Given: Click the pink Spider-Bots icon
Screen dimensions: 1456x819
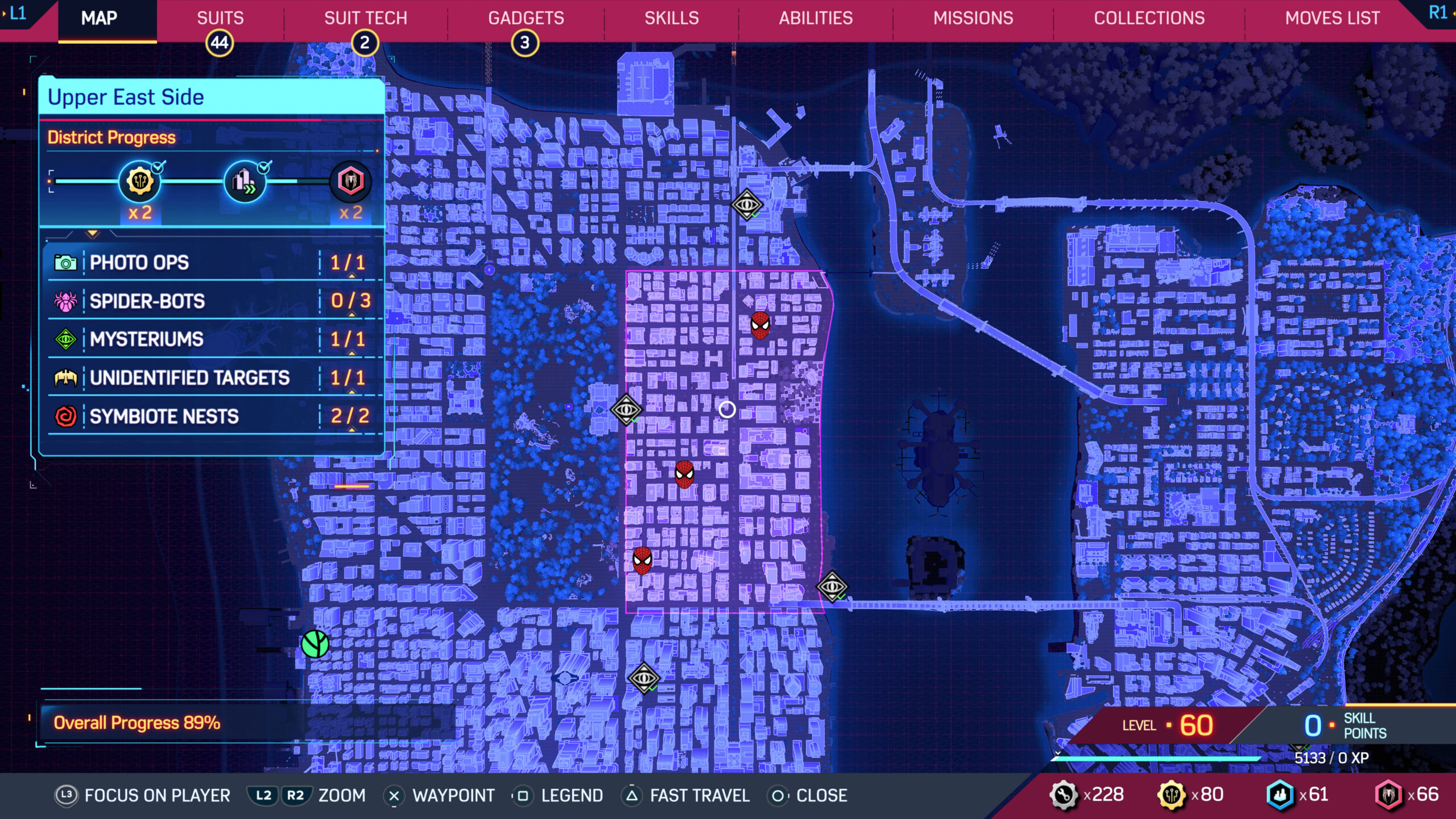Looking at the screenshot, I should (x=67, y=301).
